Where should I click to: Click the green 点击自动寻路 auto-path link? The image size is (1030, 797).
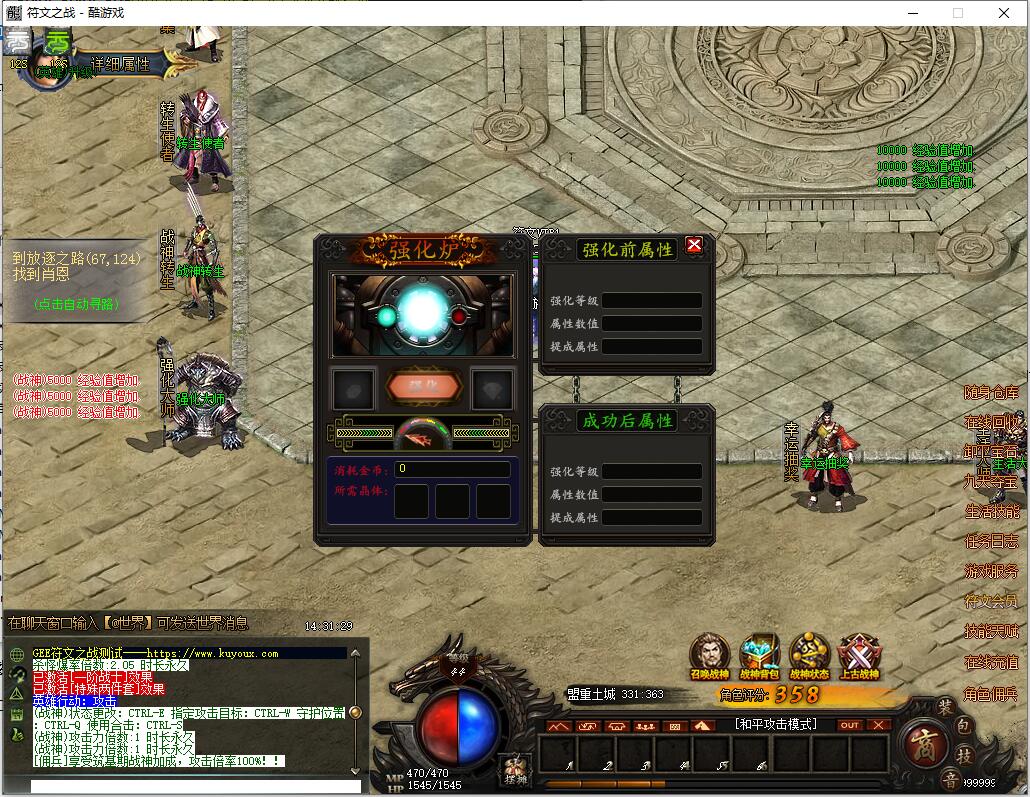tap(75, 304)
